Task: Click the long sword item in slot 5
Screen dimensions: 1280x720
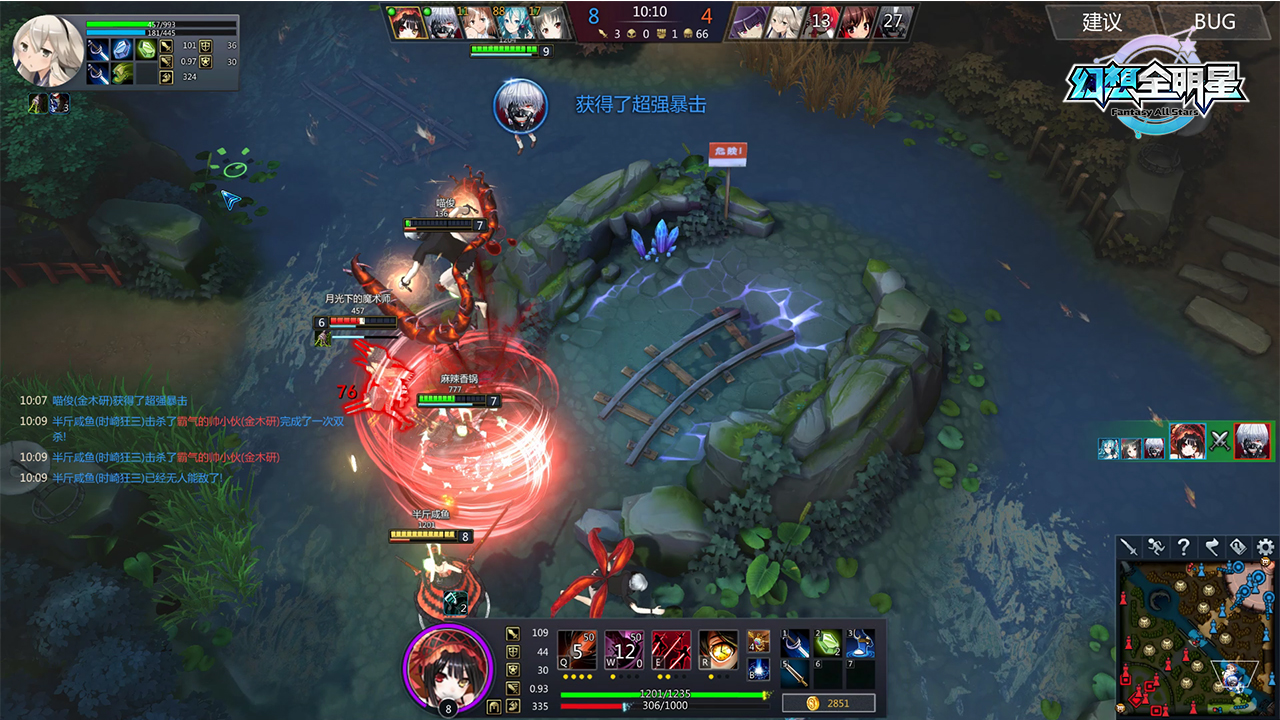Action: coord(795,674)
